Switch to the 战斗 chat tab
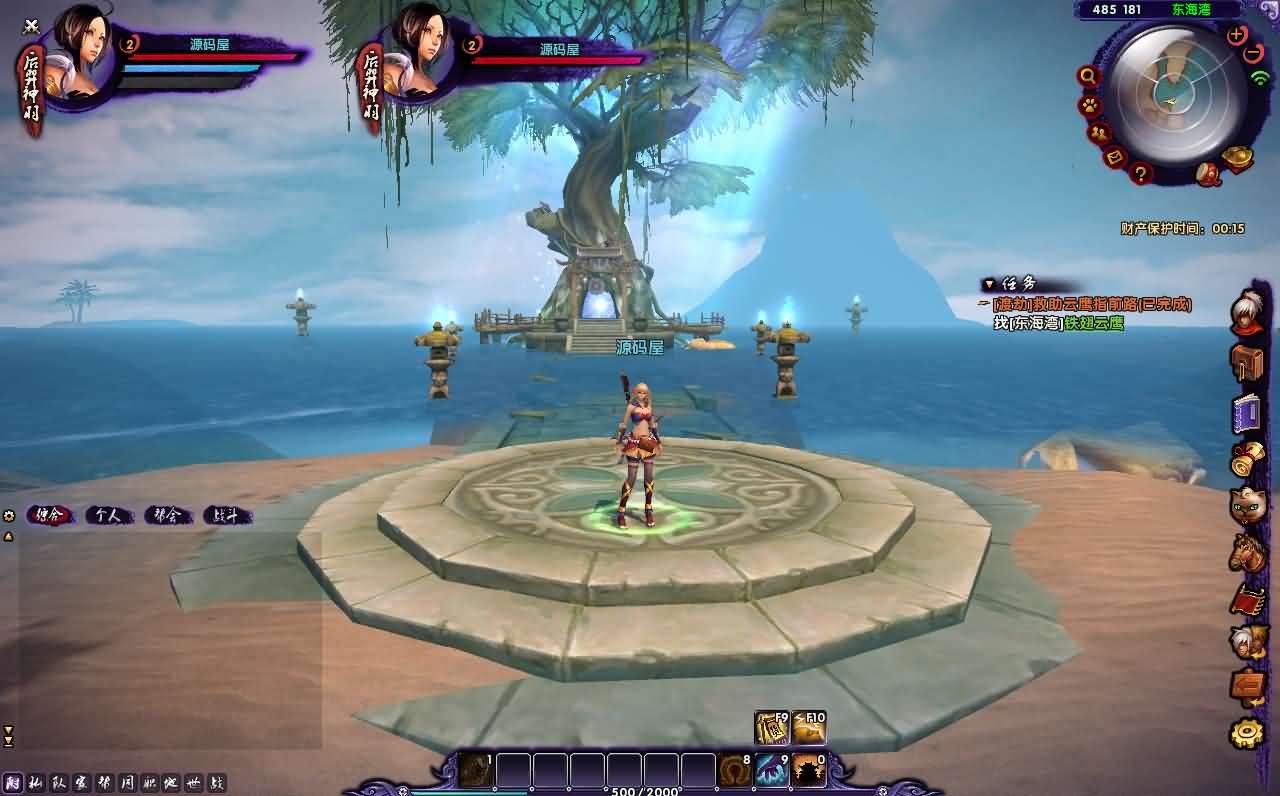The width and height of the screenshot is (1280, 796). [x=227, y=516]
